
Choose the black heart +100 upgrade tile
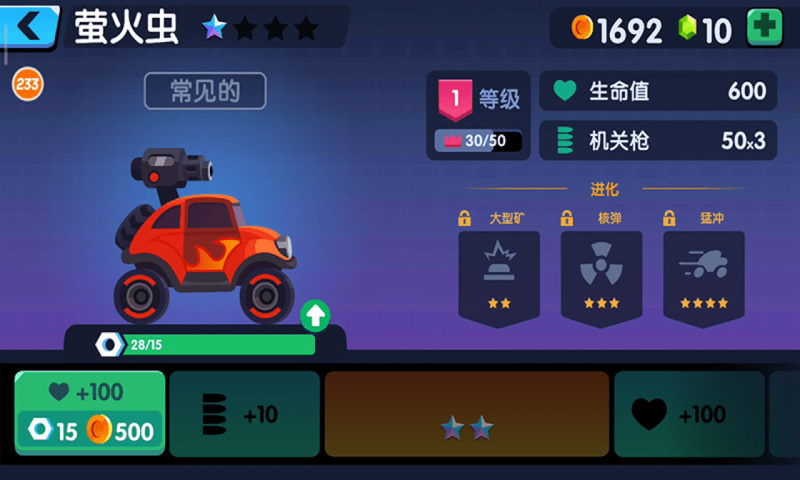689,413
